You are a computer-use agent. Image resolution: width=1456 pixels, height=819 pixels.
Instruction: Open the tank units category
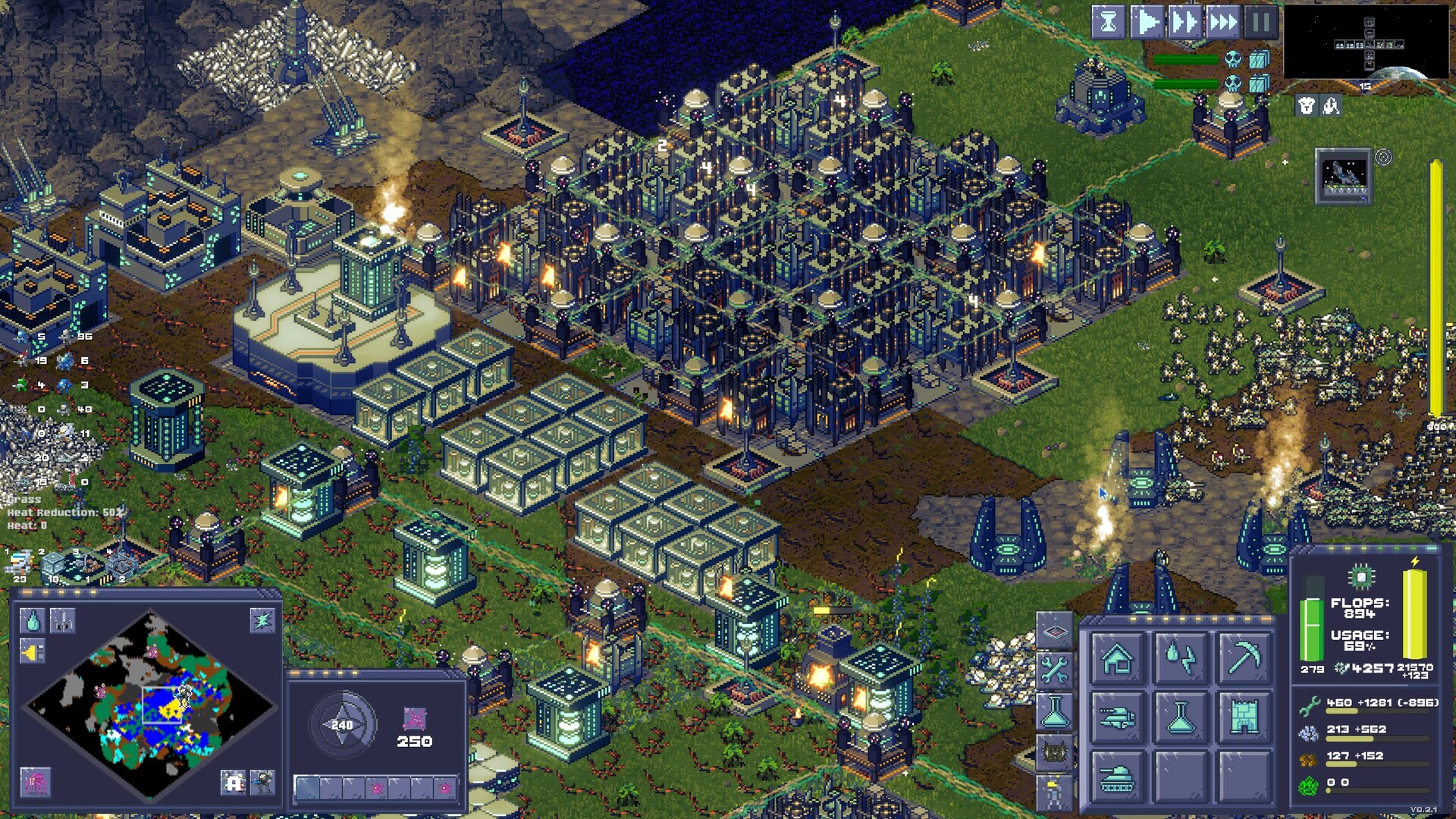pyautogui.click(x=1116, y=777)
